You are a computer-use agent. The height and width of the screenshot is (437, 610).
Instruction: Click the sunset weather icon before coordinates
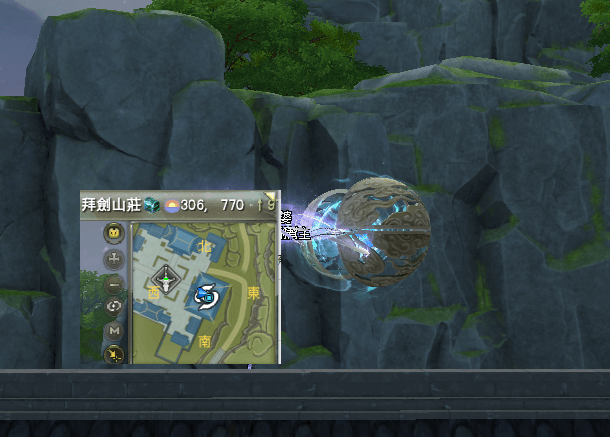tap(171, 204)
